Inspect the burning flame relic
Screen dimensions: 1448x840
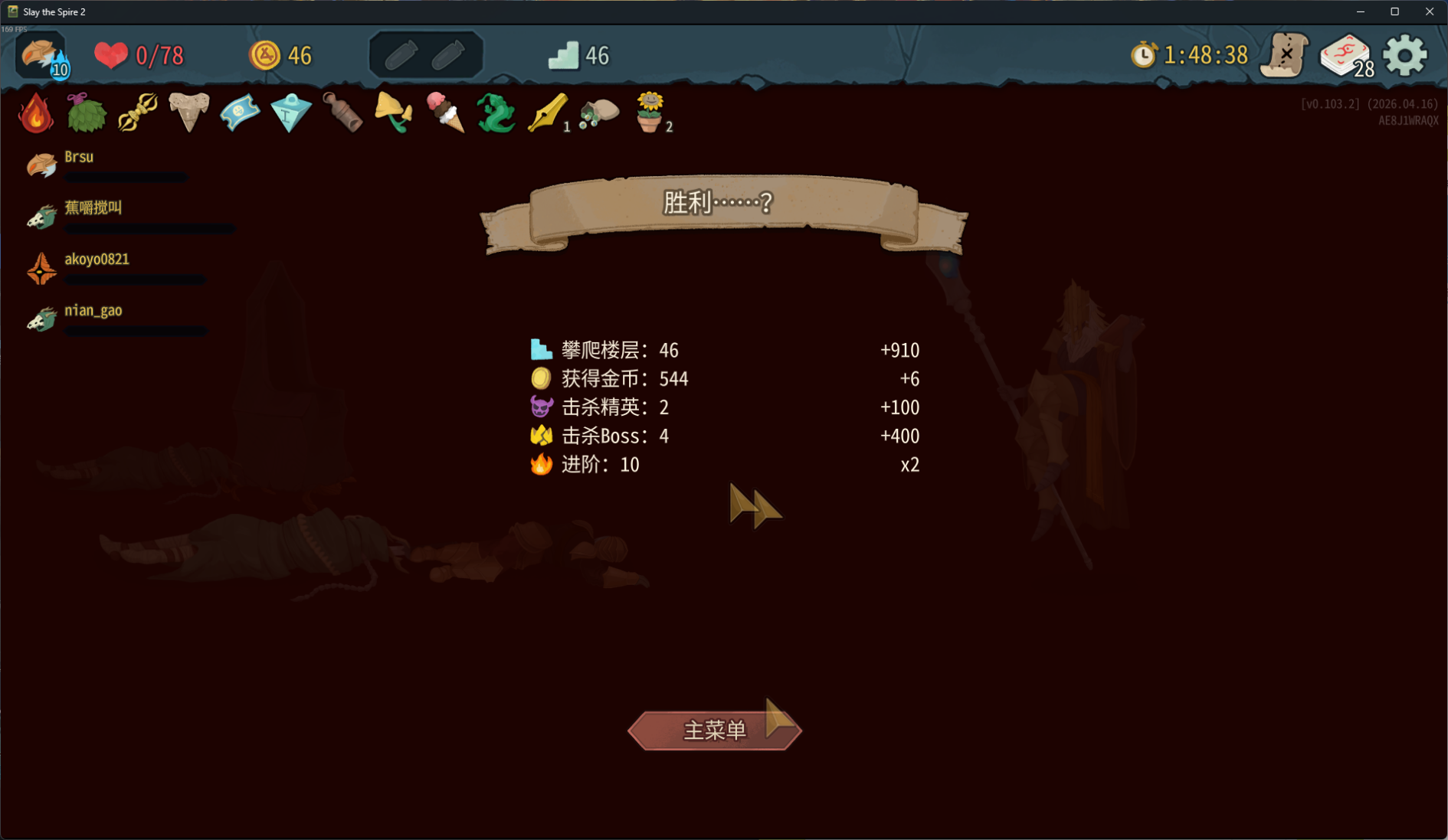pyautogui.click(x=35, y=113)
